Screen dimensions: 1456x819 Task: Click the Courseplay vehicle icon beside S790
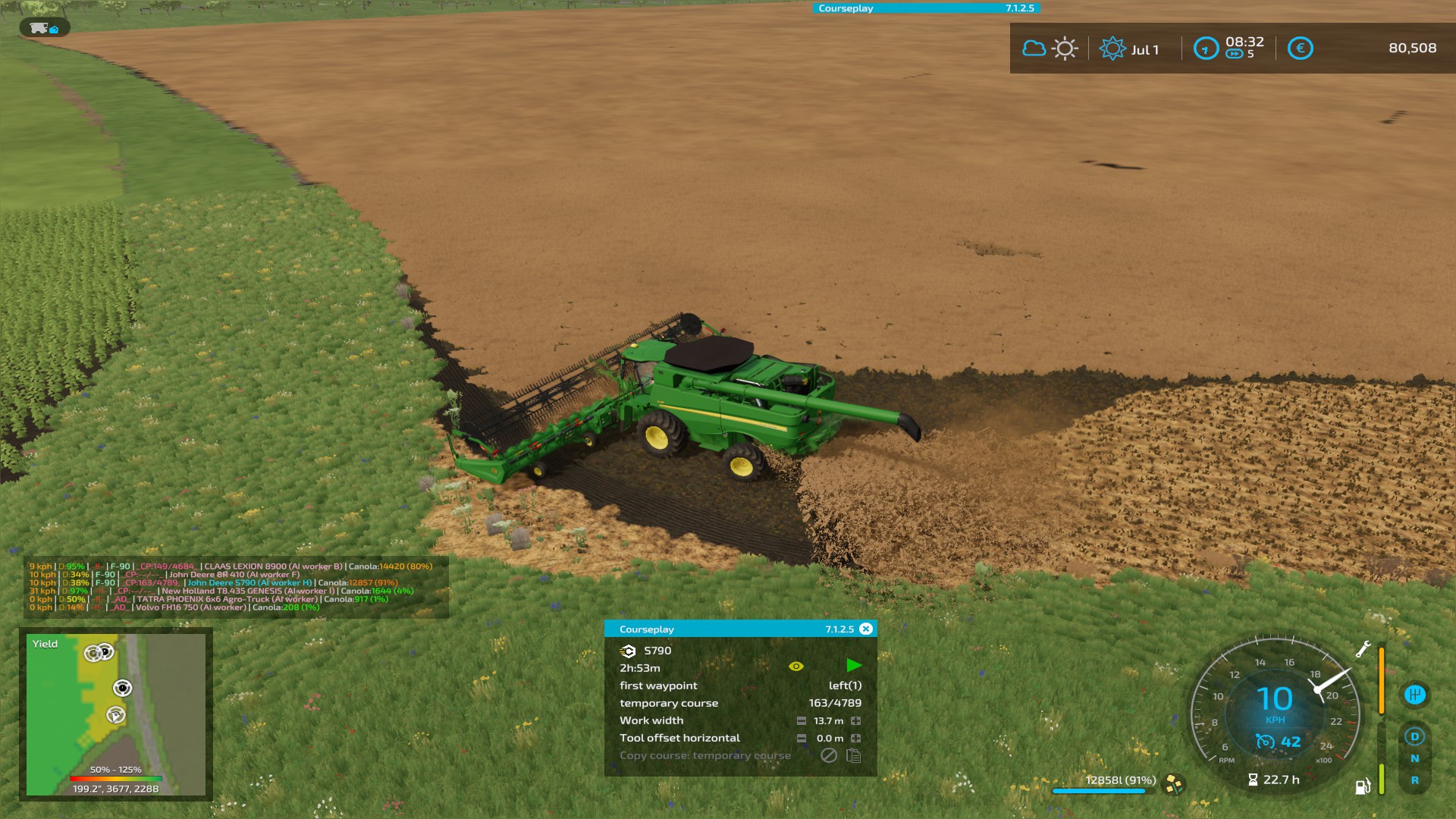pos(630,651)
